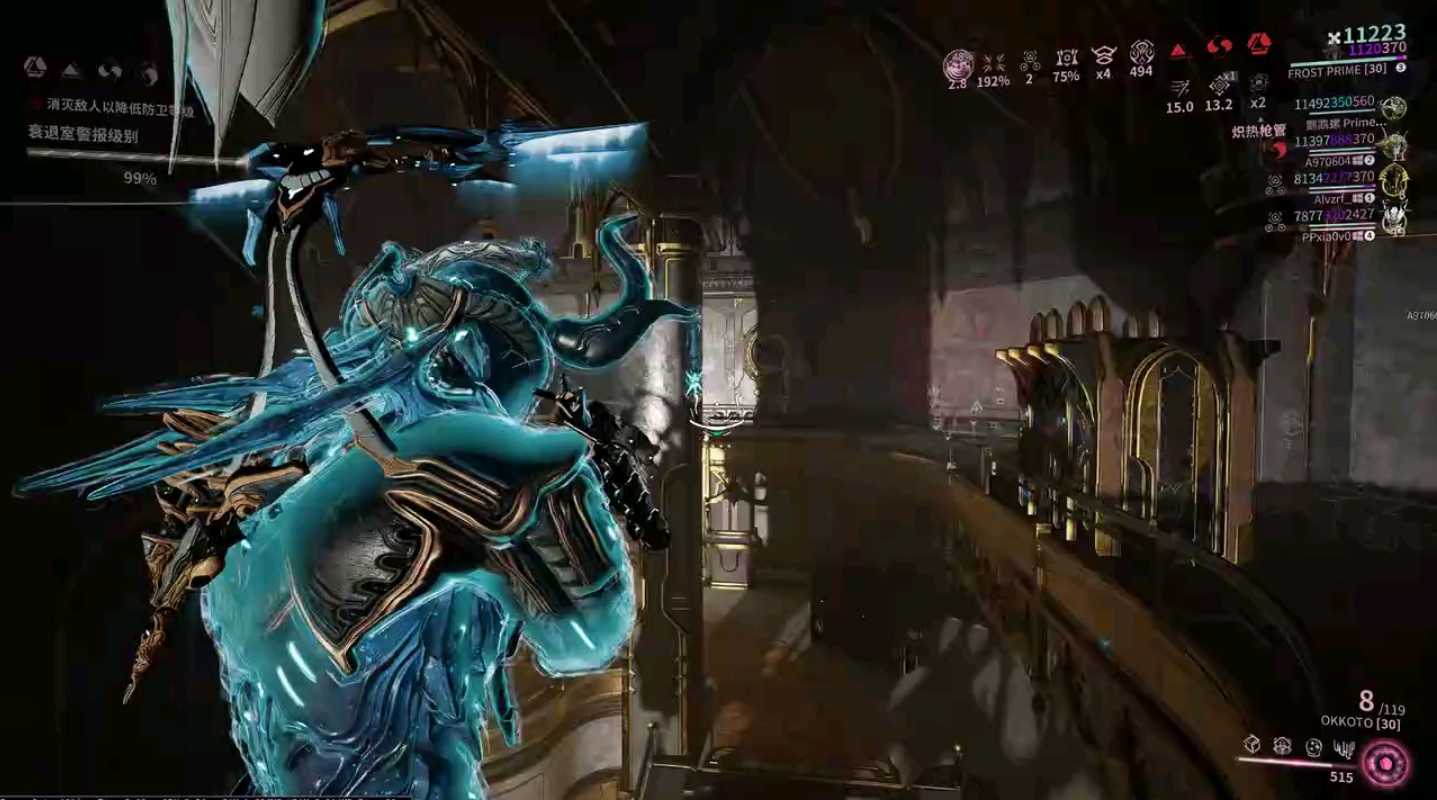This screenshot has width=1437, height=800.
Task: Click the pink energy orb indicator
Action: 1385,761
